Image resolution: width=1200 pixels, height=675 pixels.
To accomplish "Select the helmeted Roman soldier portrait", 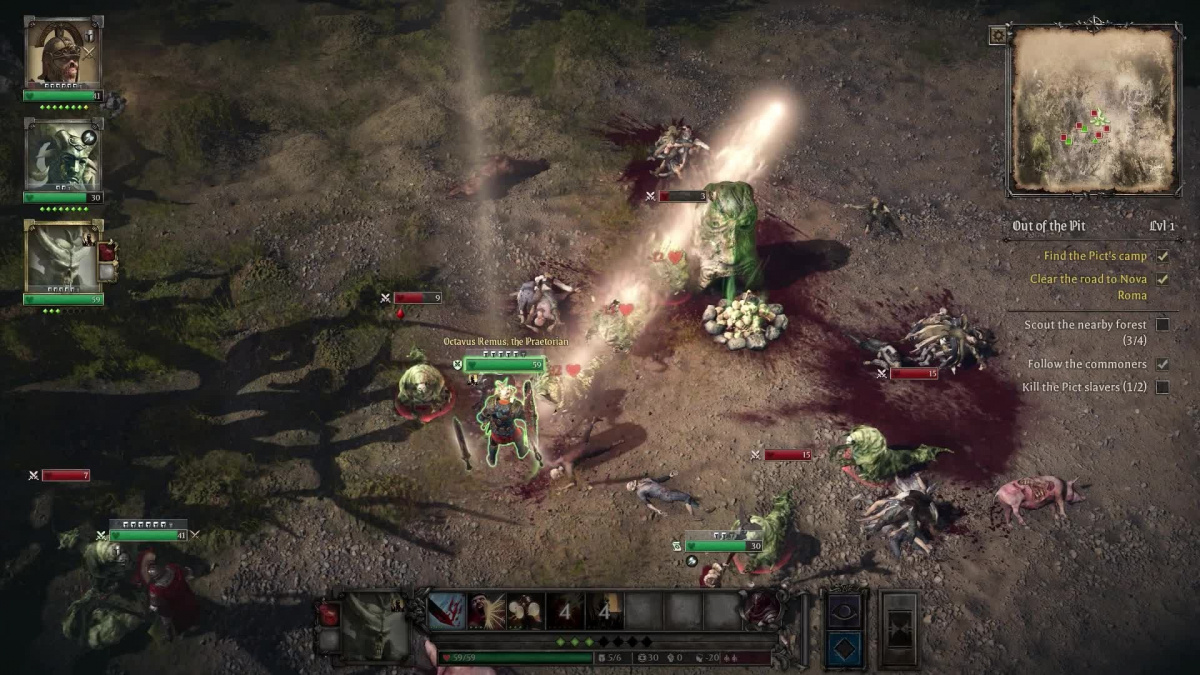I will 61,52.
